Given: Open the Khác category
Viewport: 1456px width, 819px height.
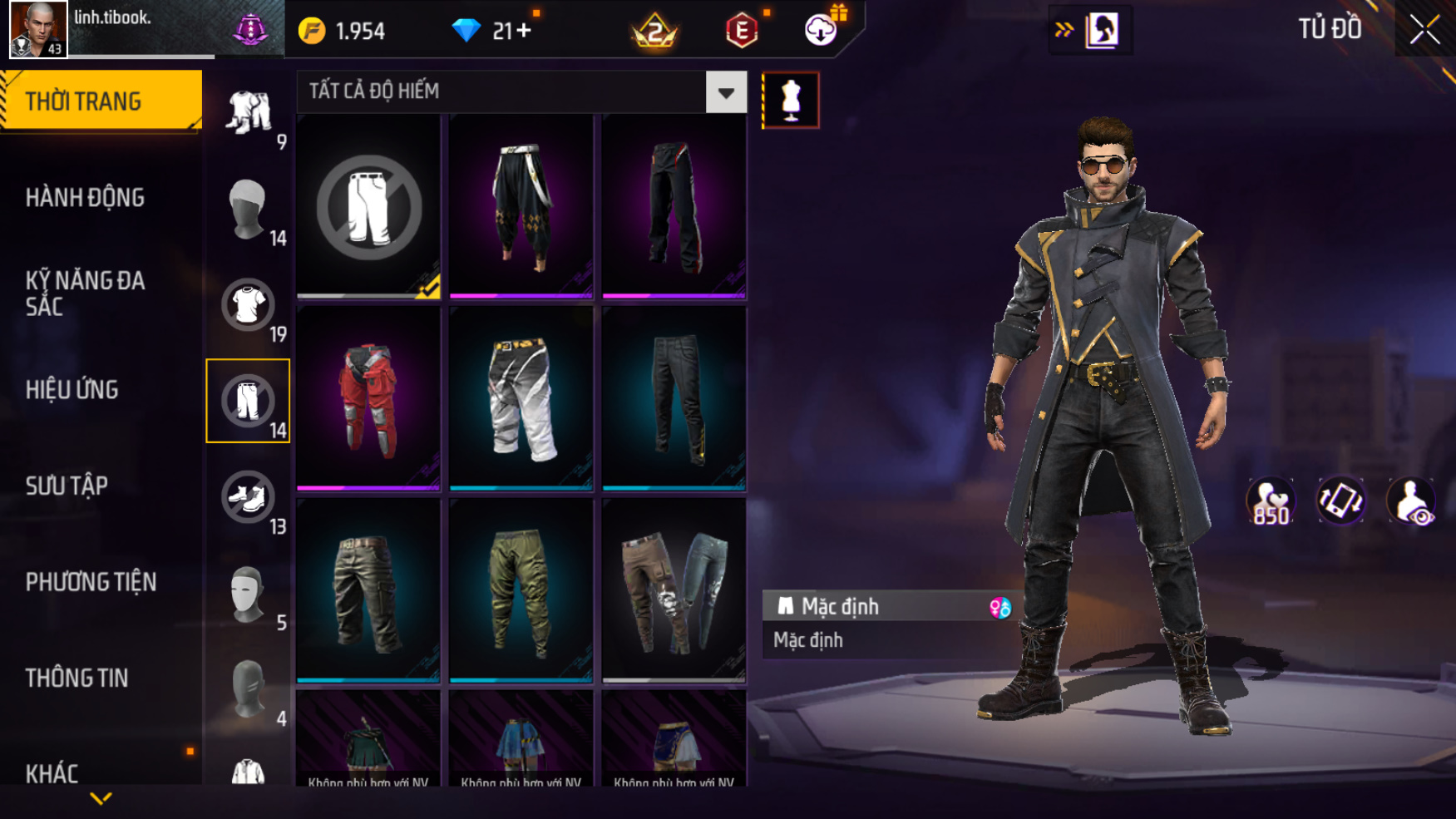Looking at the screenshot, I should (52, 773).
